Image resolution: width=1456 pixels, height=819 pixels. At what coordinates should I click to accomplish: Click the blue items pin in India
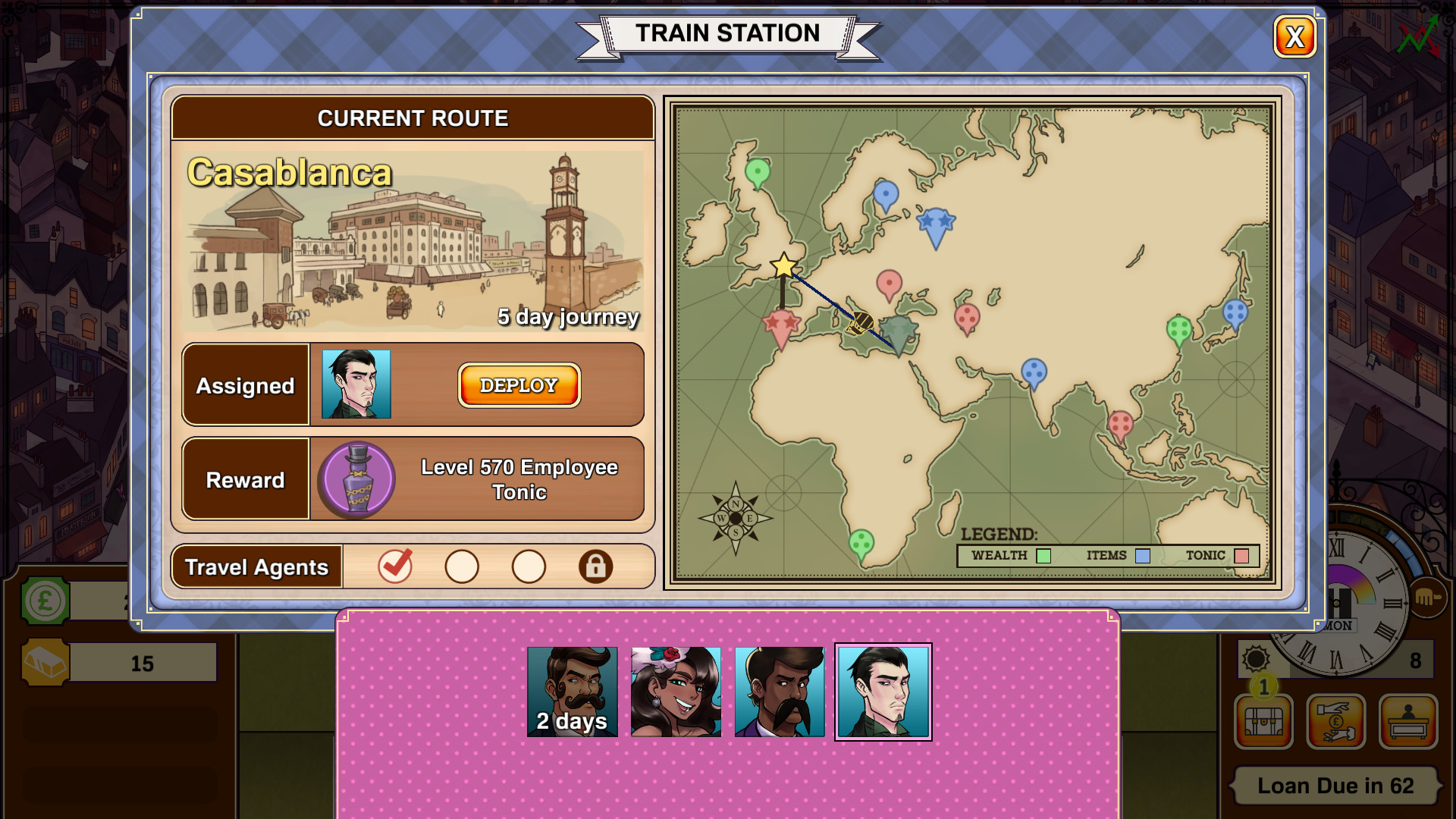pos(1032,369)
